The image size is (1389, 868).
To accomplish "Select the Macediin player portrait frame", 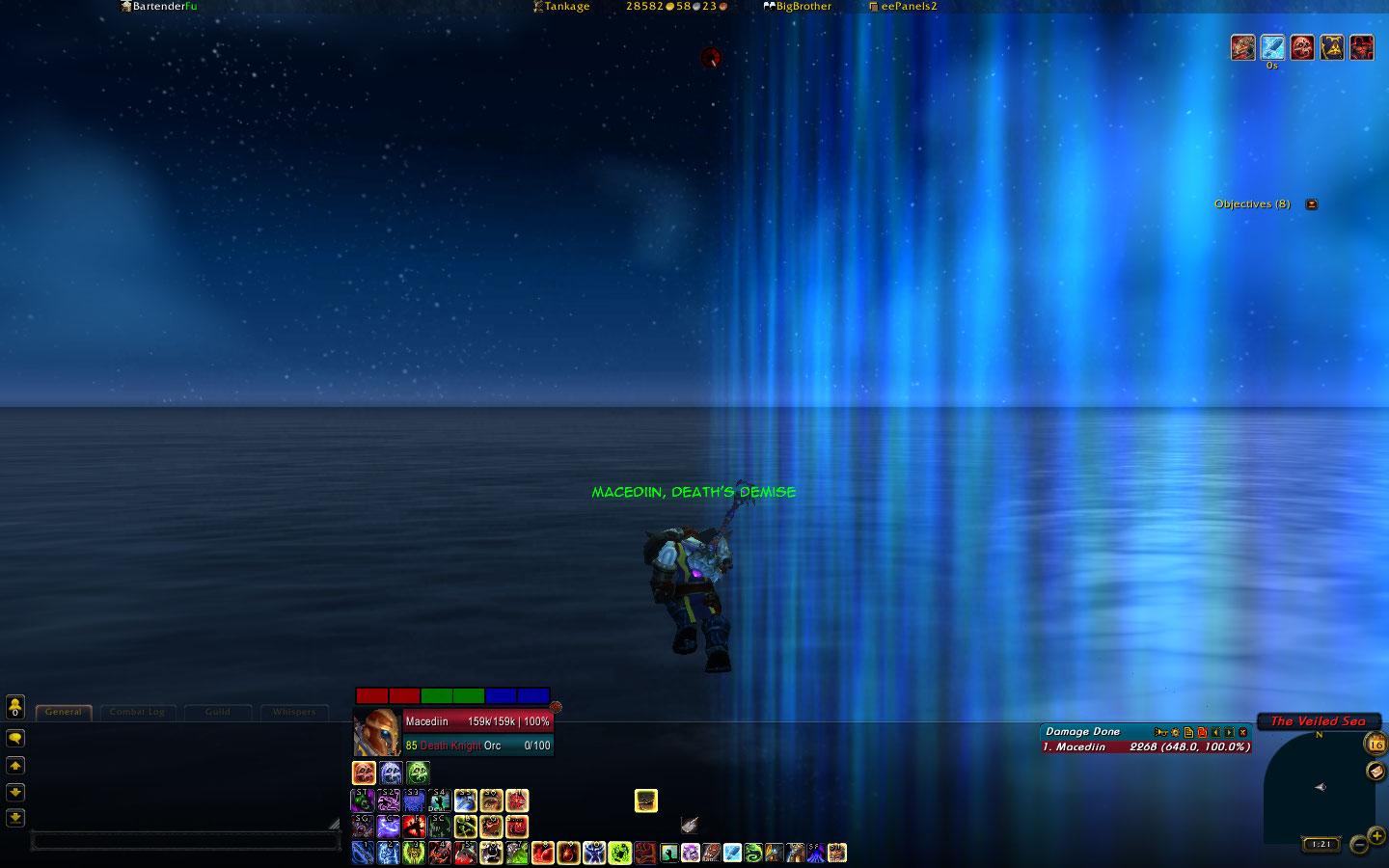I will tap(377, 733).
